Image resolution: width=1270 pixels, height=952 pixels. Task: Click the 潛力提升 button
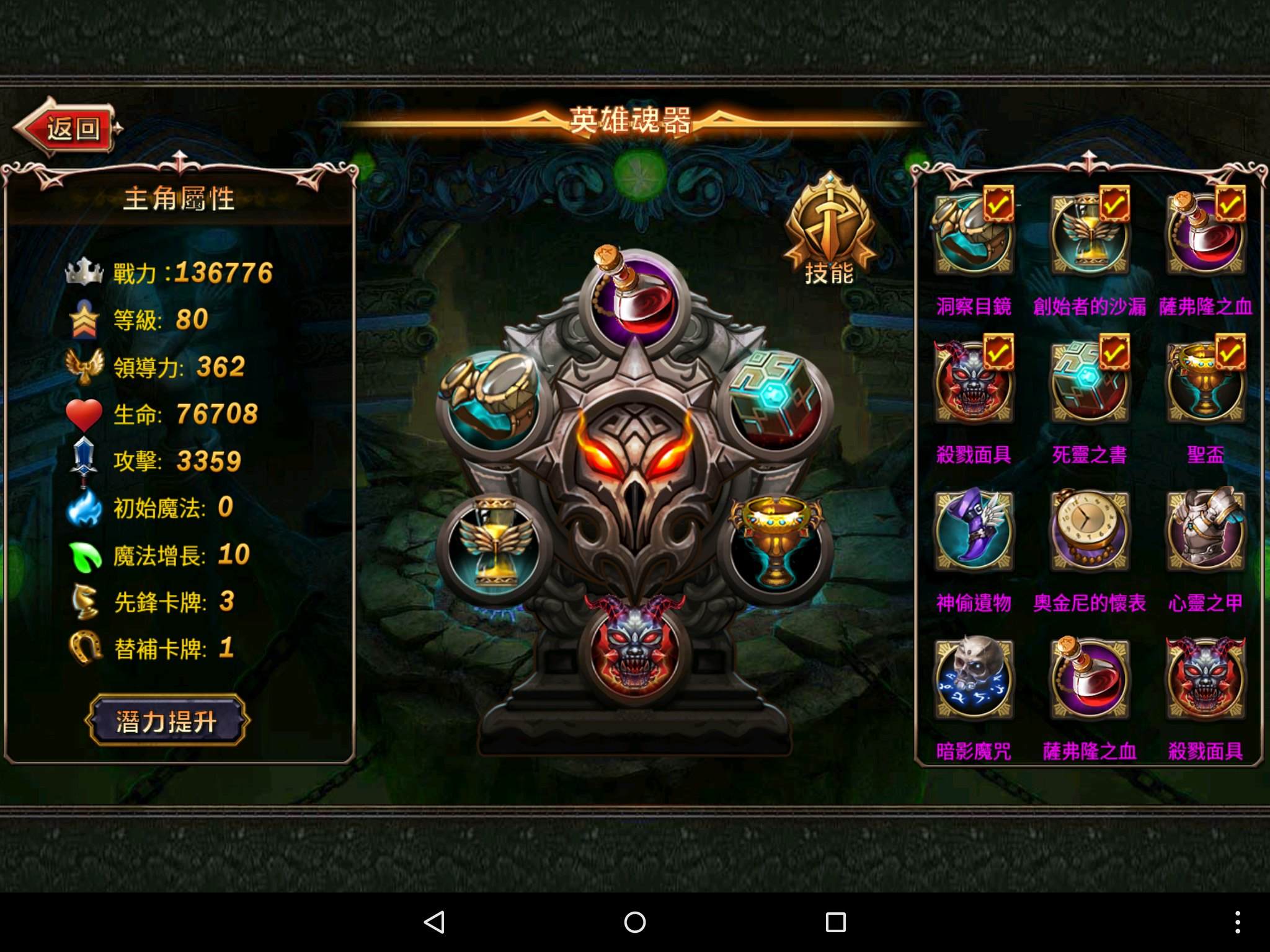pos(166,721)
